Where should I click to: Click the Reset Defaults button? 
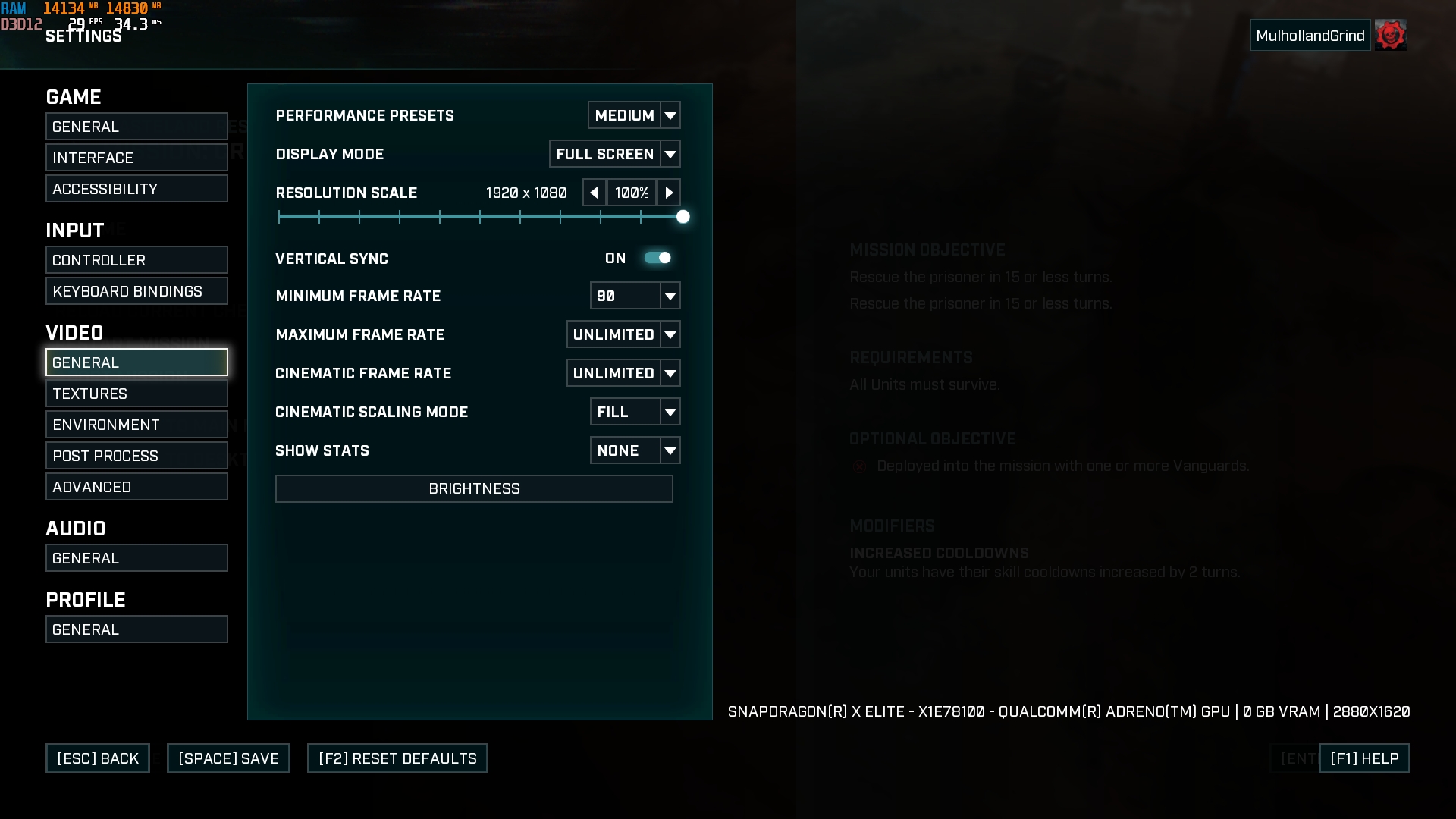(397, 758)
